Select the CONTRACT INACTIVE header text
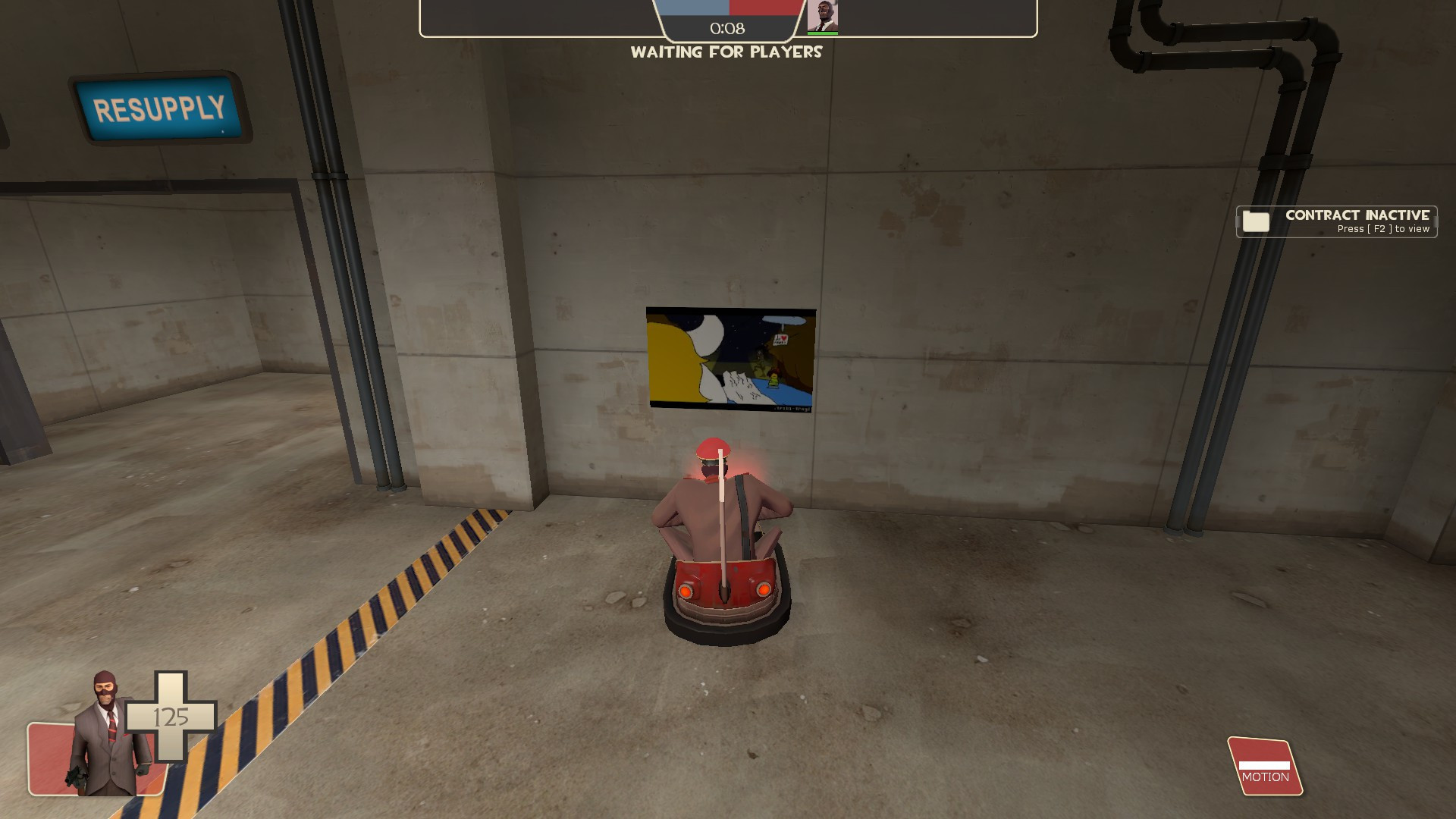The width and height of the screenshot is (1456, 819). point(1357,215)
